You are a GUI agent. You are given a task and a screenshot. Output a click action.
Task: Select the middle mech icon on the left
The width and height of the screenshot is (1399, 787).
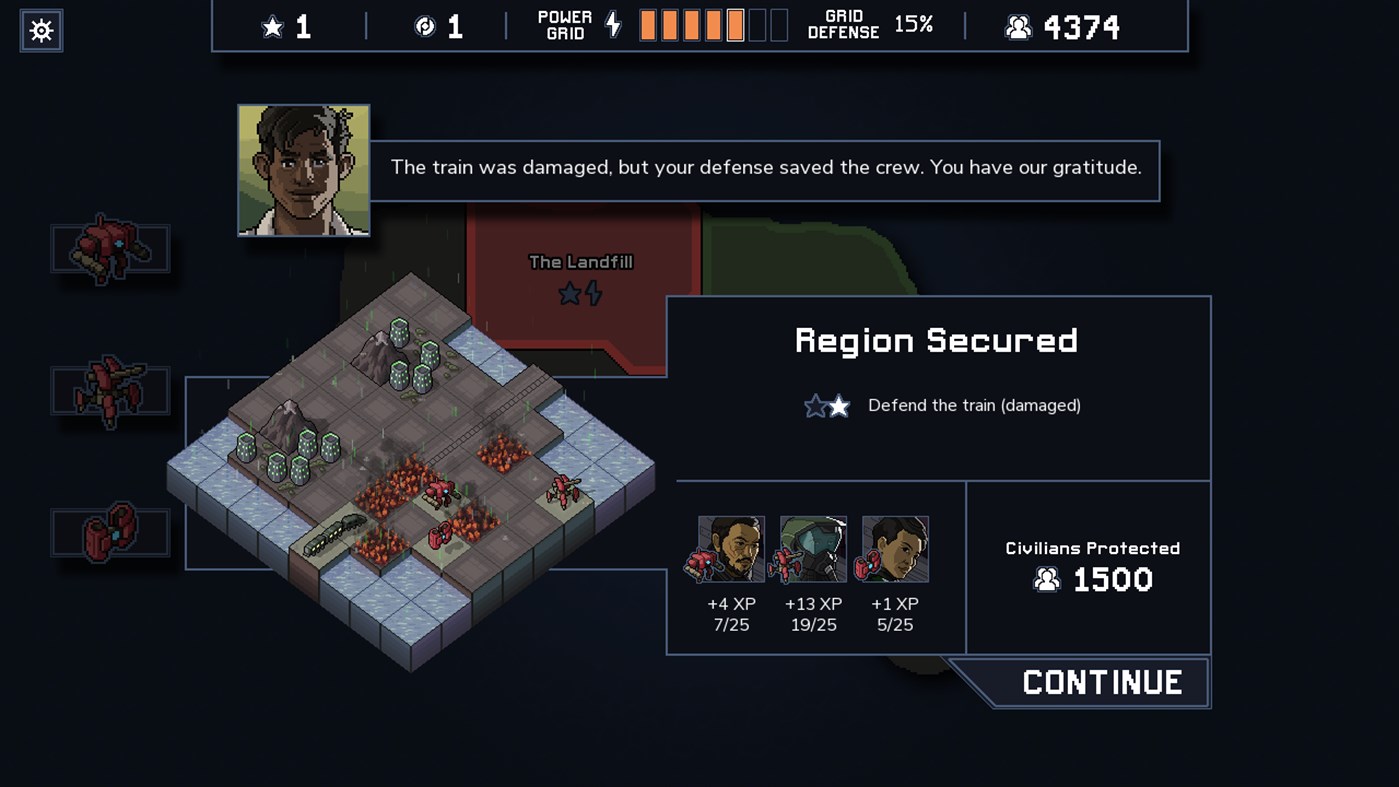click(110, 391)
